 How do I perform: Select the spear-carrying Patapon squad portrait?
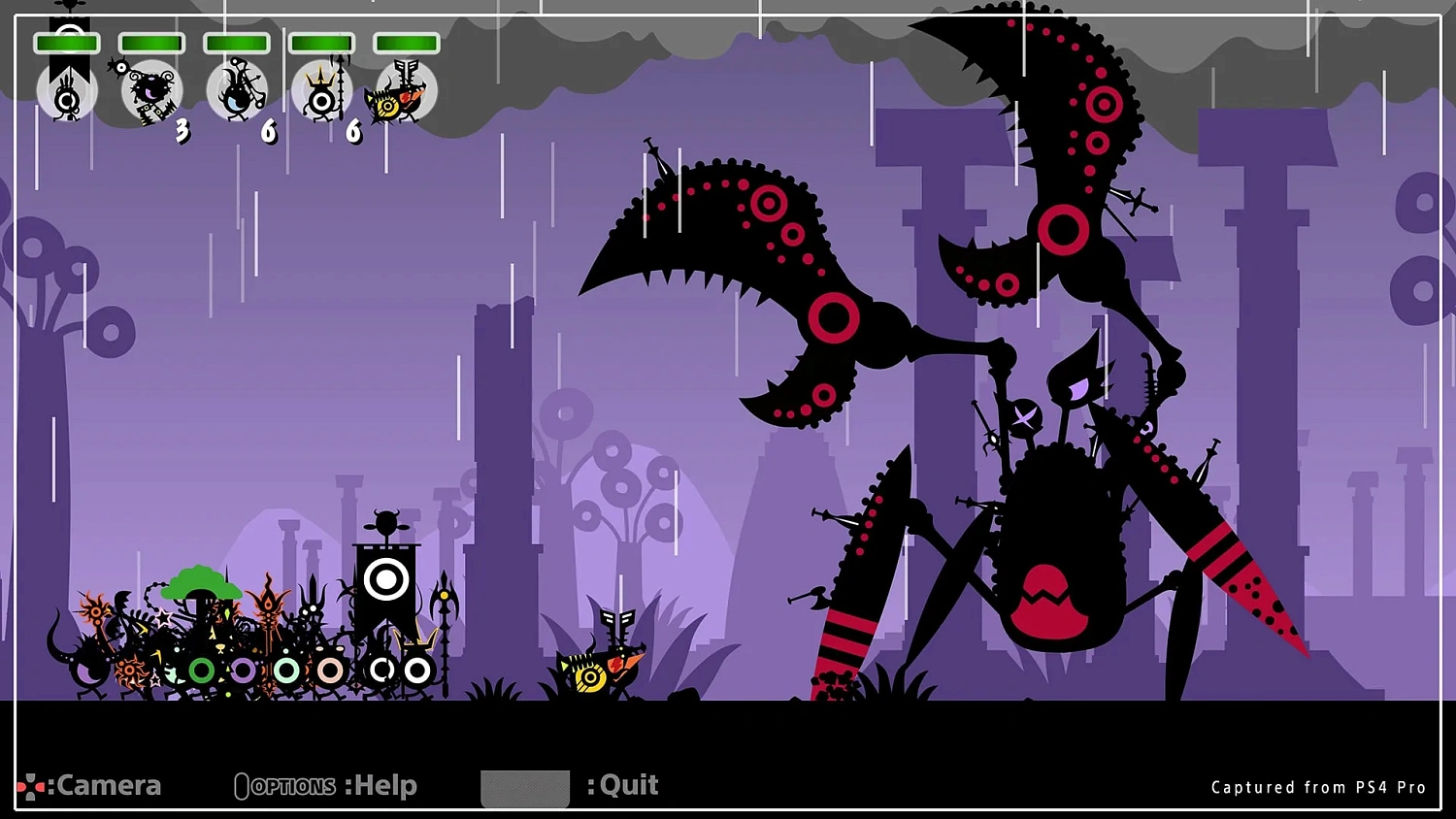(x=236, y=90)
